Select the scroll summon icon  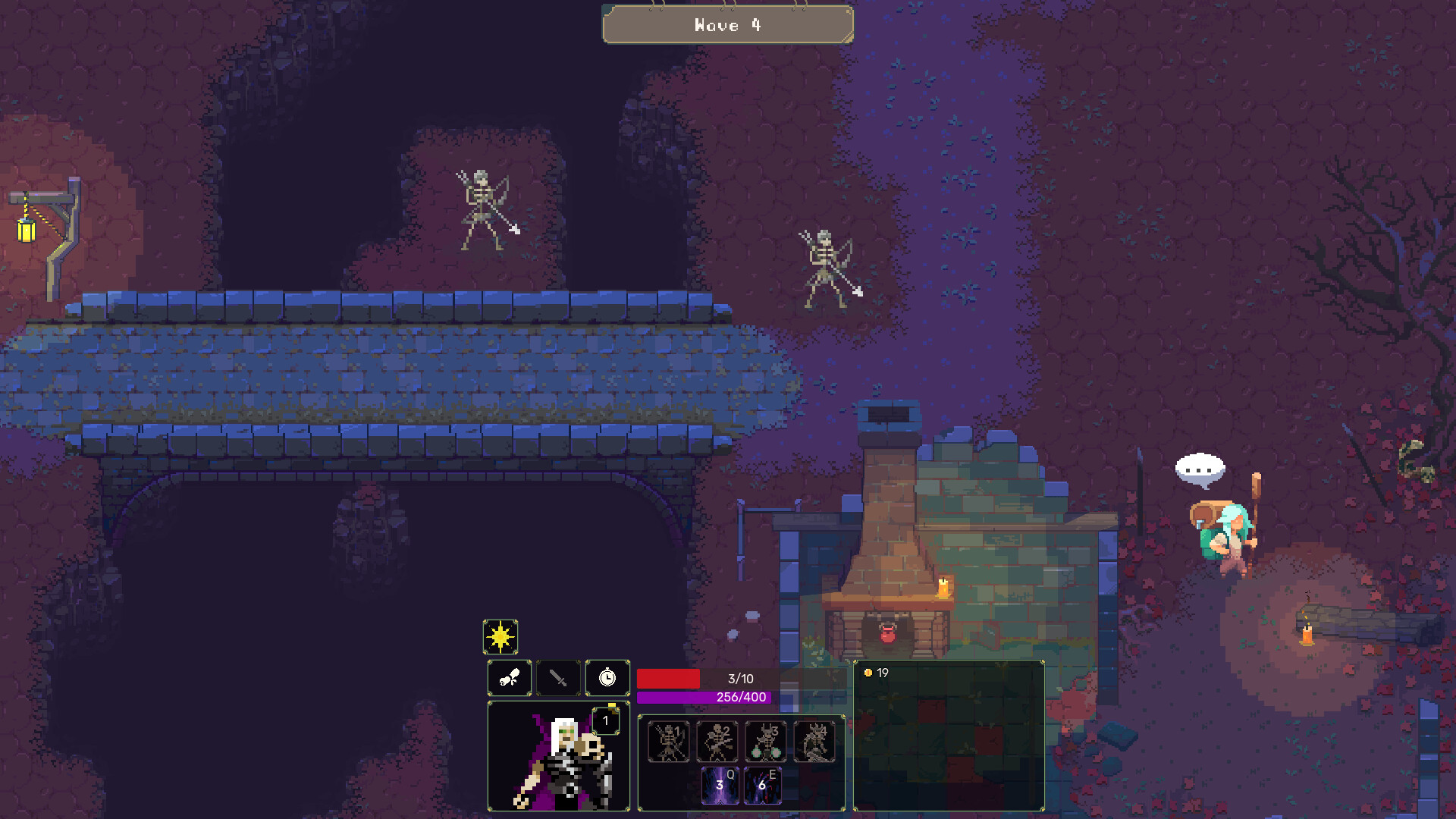point(508,679)
